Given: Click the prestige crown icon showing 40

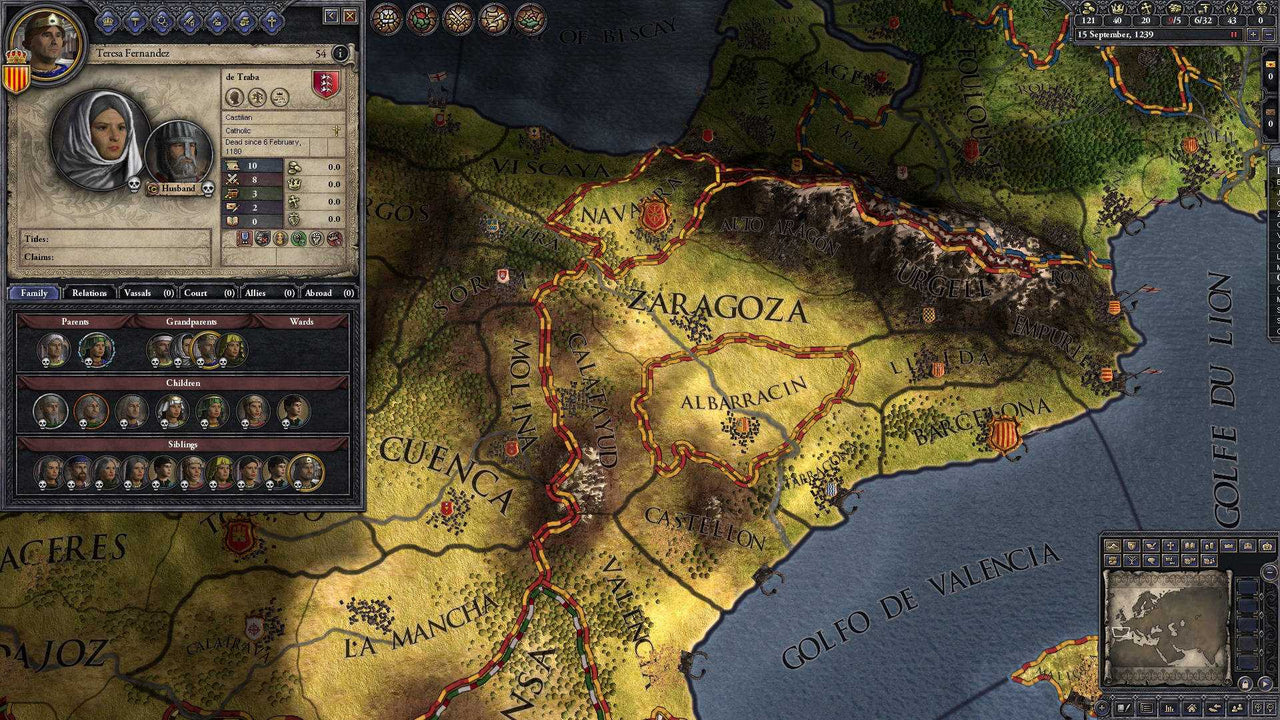Looking at the screenshot, I should (1117, 10).
